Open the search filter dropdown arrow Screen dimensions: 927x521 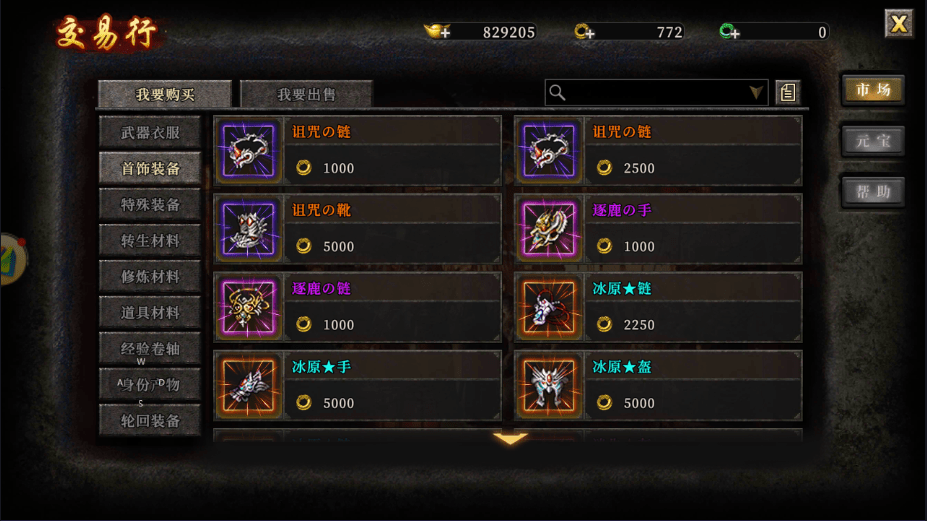tap(756, 93)
